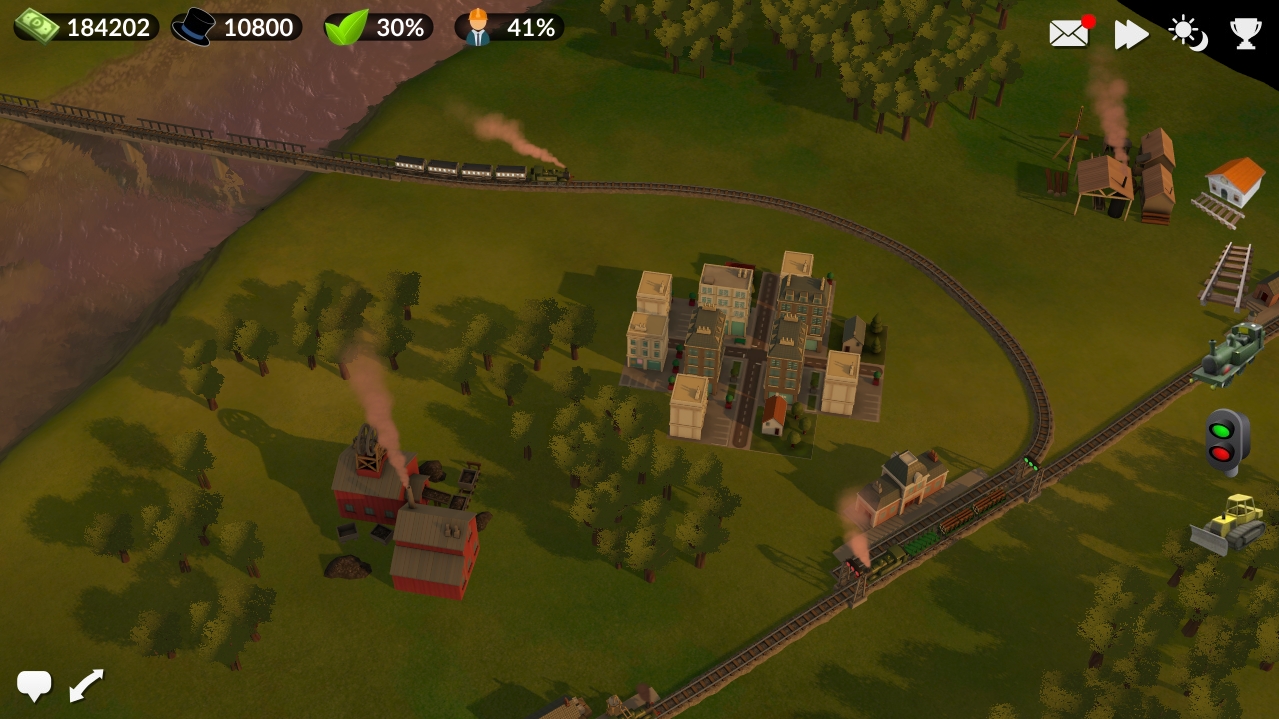Open the speech bubble chat
The width and height of the screenshot is (1279, 719).
pyautogui.click(x=34, y=685)
